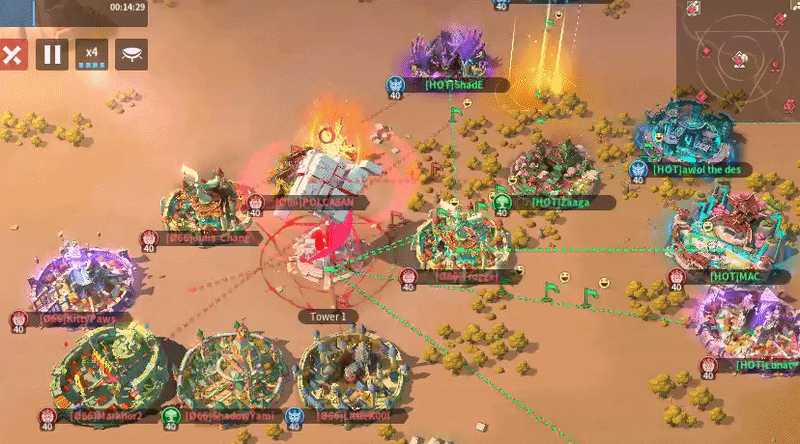Pause the battle replay
The width and height of the screenshot is (800, 444).
52,54
